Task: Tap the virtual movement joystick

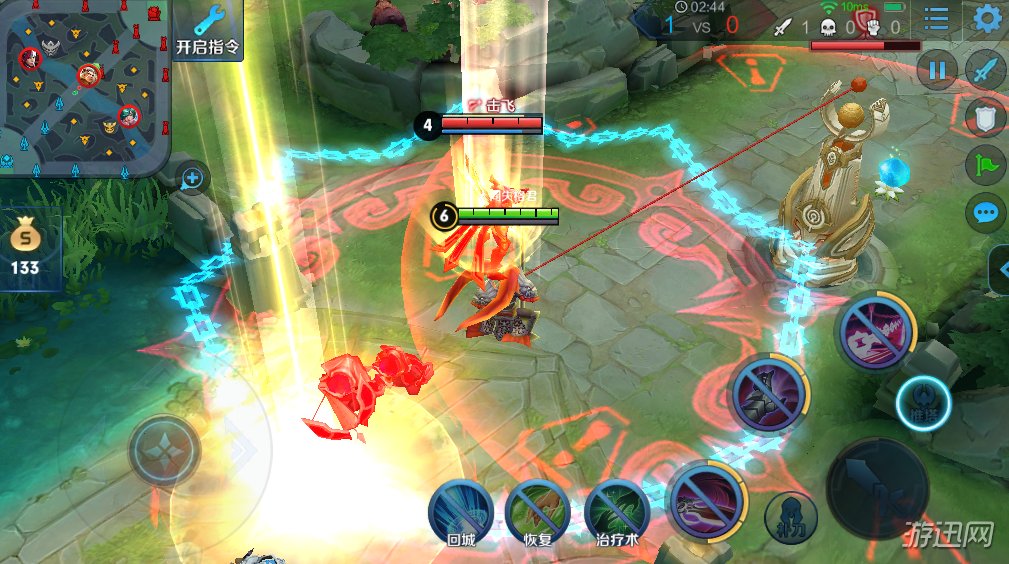Action: pos(165,452)
